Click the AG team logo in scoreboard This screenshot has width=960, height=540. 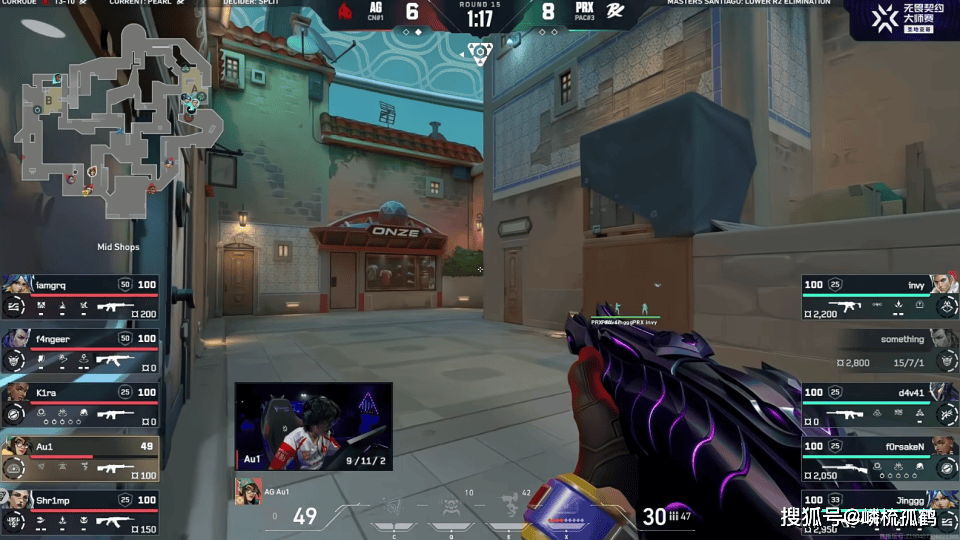tap(345, 13)
